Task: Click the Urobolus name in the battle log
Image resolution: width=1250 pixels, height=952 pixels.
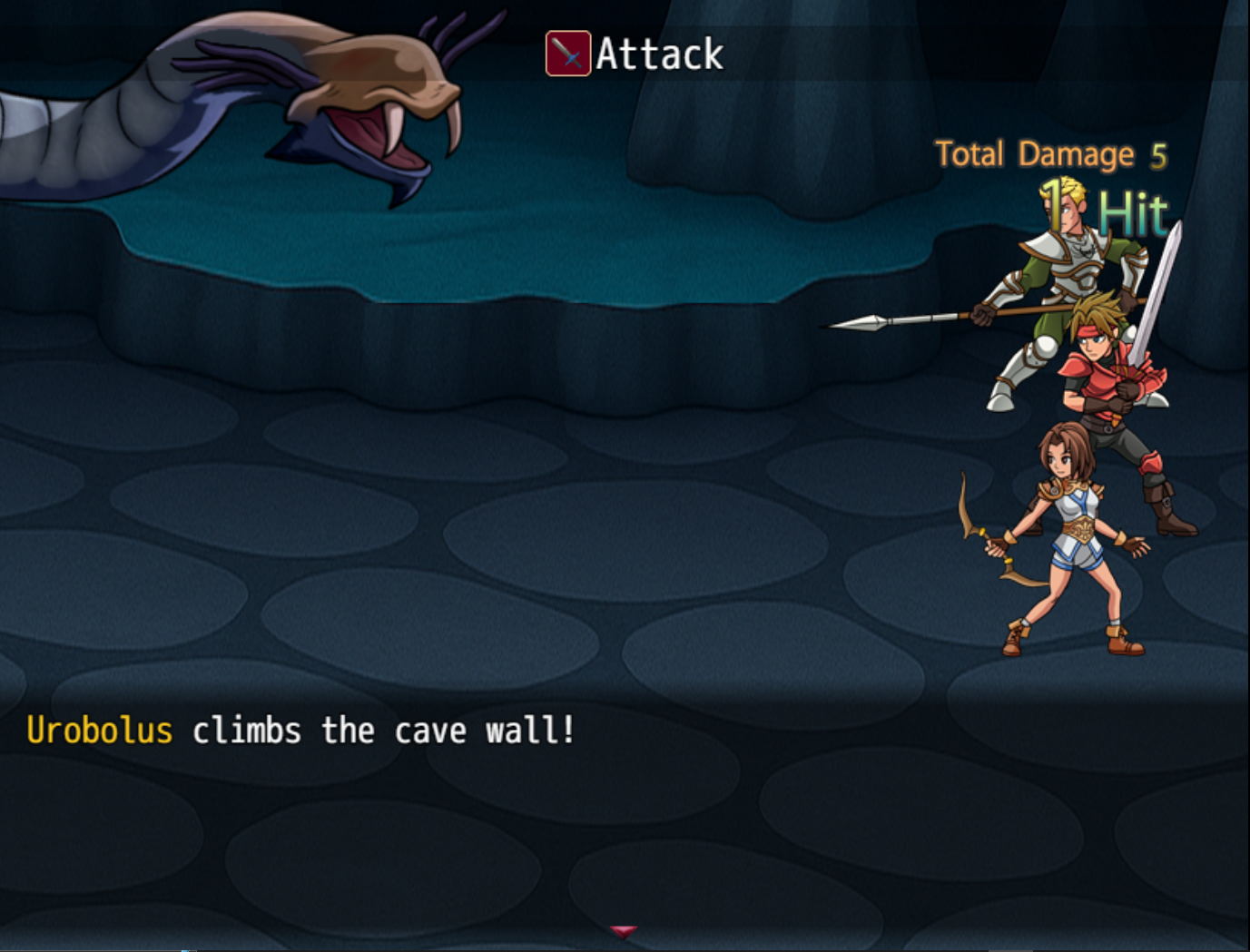Action: tap(102, 729)
